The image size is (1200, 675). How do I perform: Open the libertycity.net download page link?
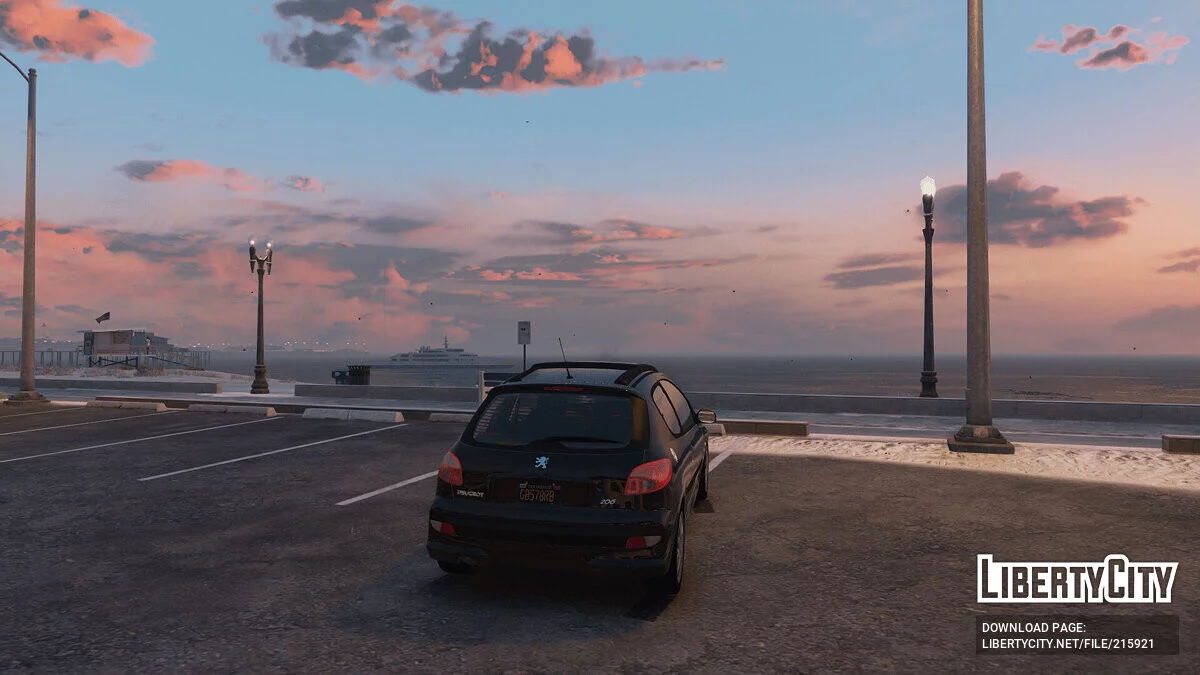[1067, 643]
